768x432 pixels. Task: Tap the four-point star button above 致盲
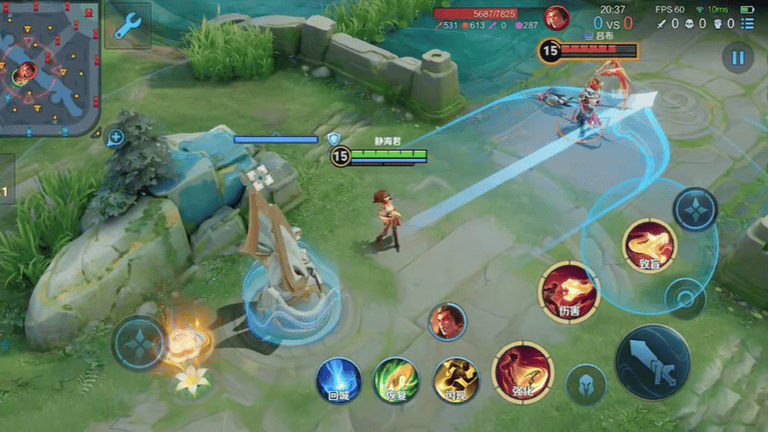(694, 209)
